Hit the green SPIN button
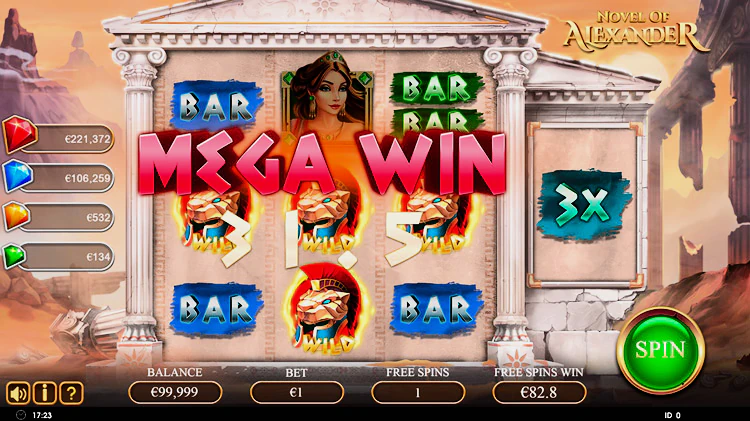750x421 pixels. coord(660,350)
